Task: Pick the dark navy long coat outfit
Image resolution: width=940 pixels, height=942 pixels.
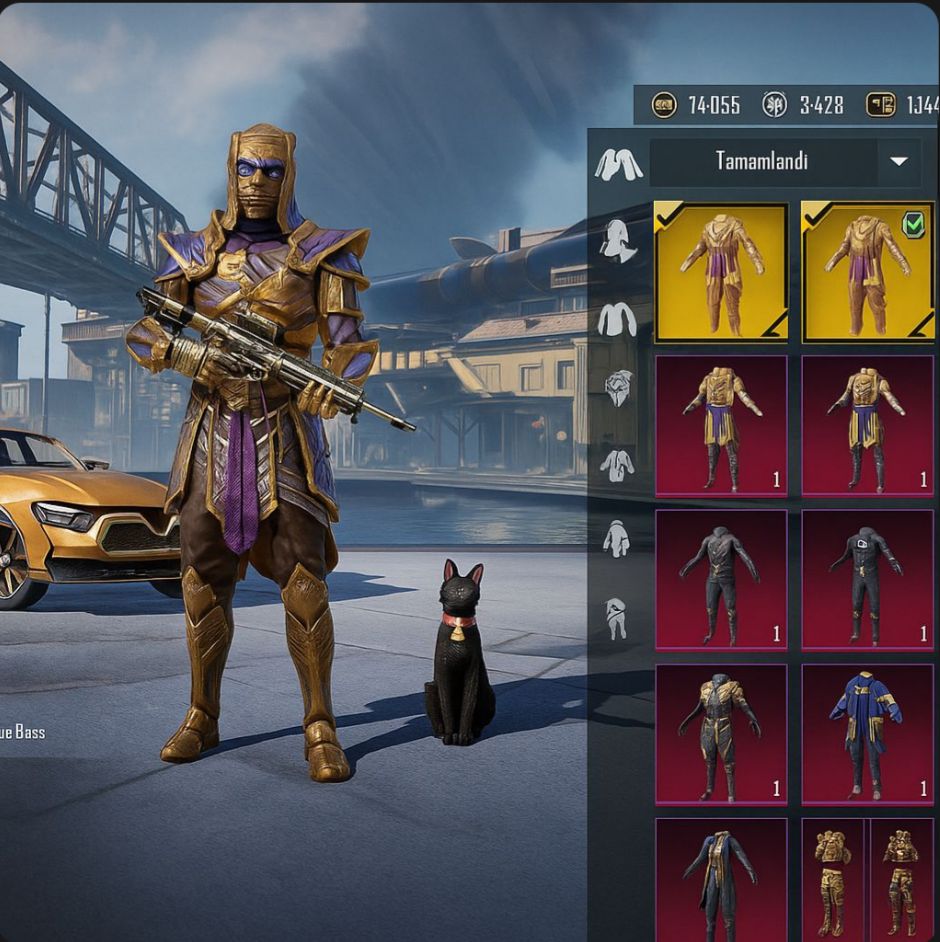Action: click(721, 880)
